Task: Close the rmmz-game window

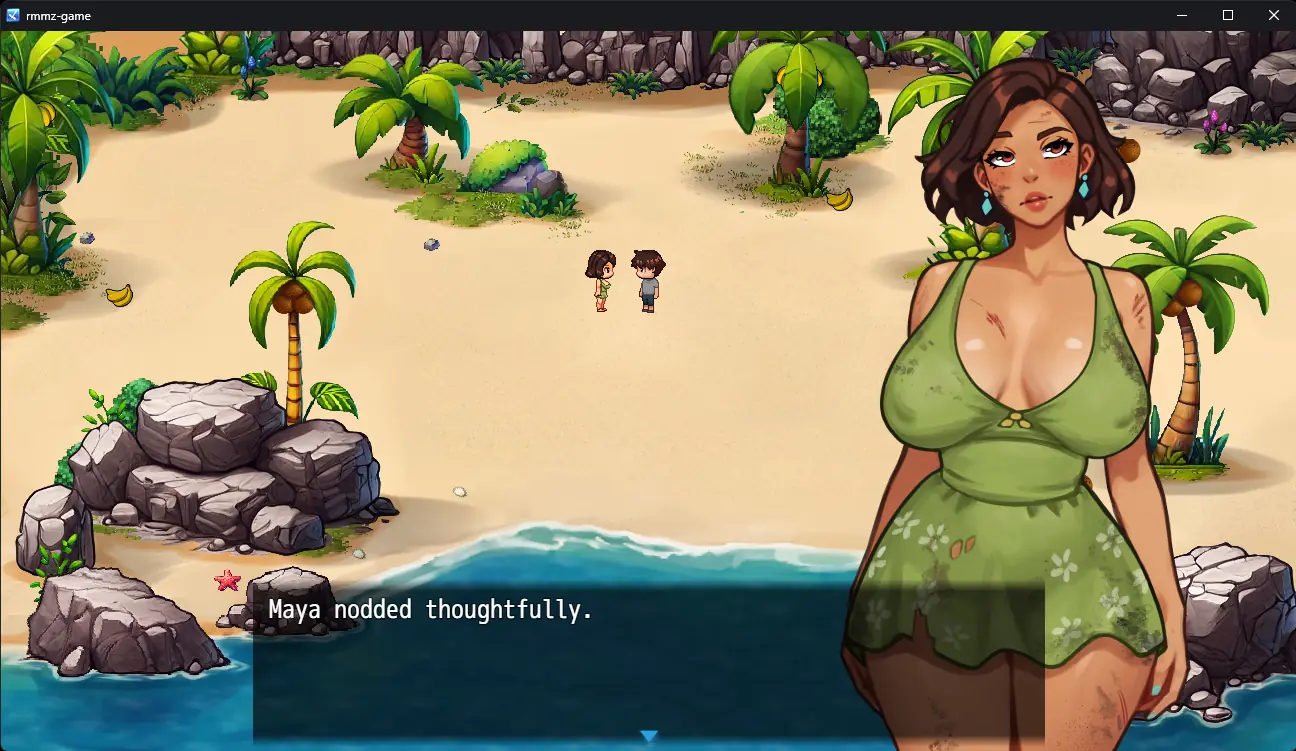Action: point(1273,15)
